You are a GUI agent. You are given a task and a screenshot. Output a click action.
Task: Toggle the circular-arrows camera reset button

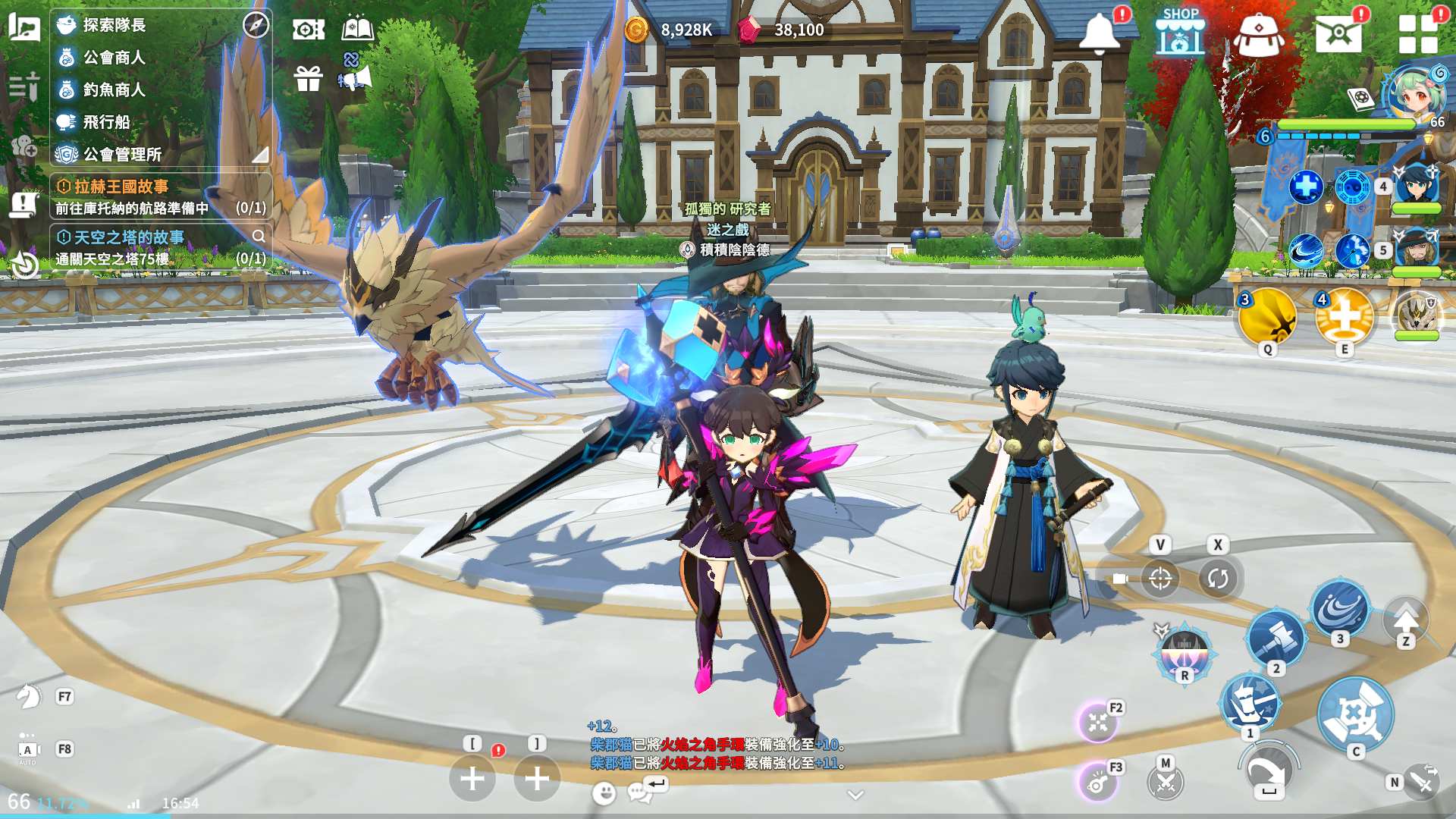1217,579
